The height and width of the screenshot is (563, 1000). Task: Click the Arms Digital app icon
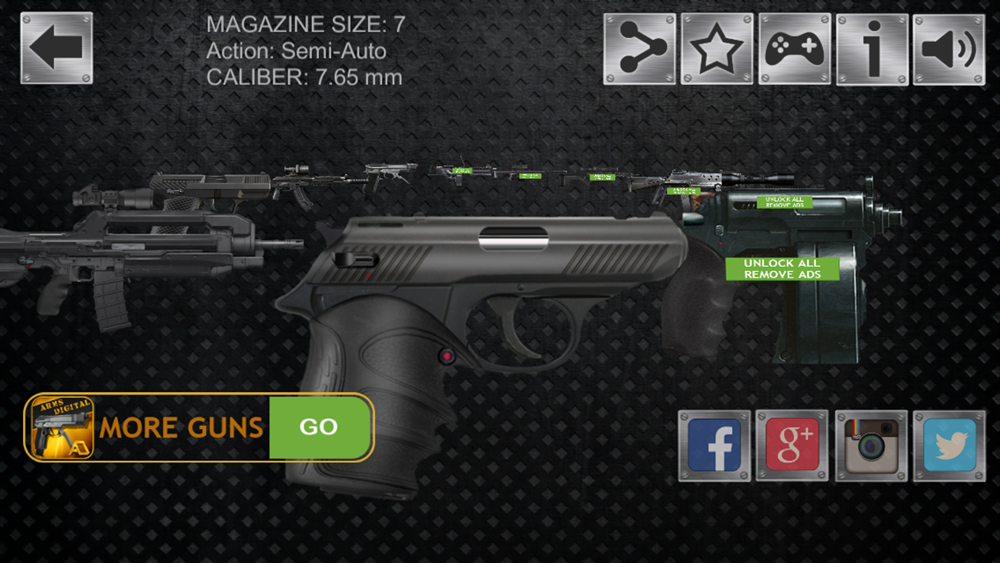[x=62, y=427]
